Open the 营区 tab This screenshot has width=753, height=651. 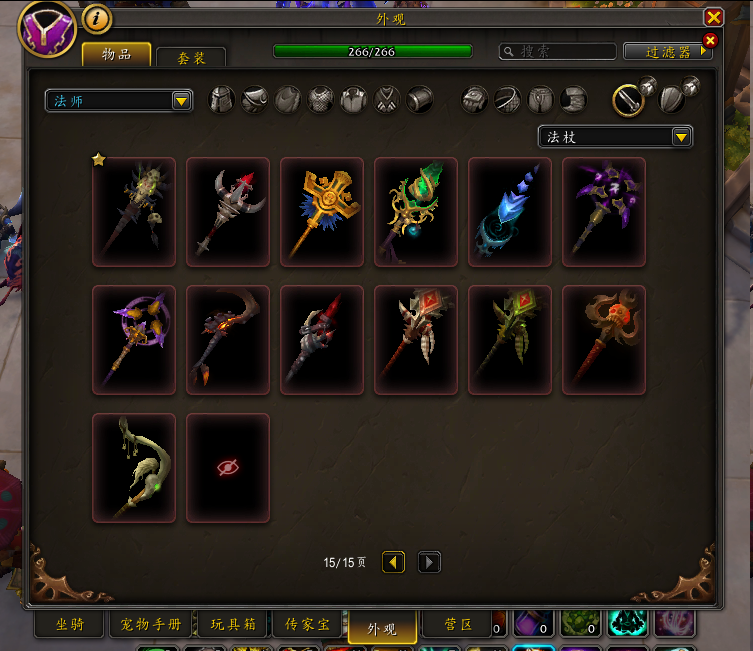(x=459, y=625)
